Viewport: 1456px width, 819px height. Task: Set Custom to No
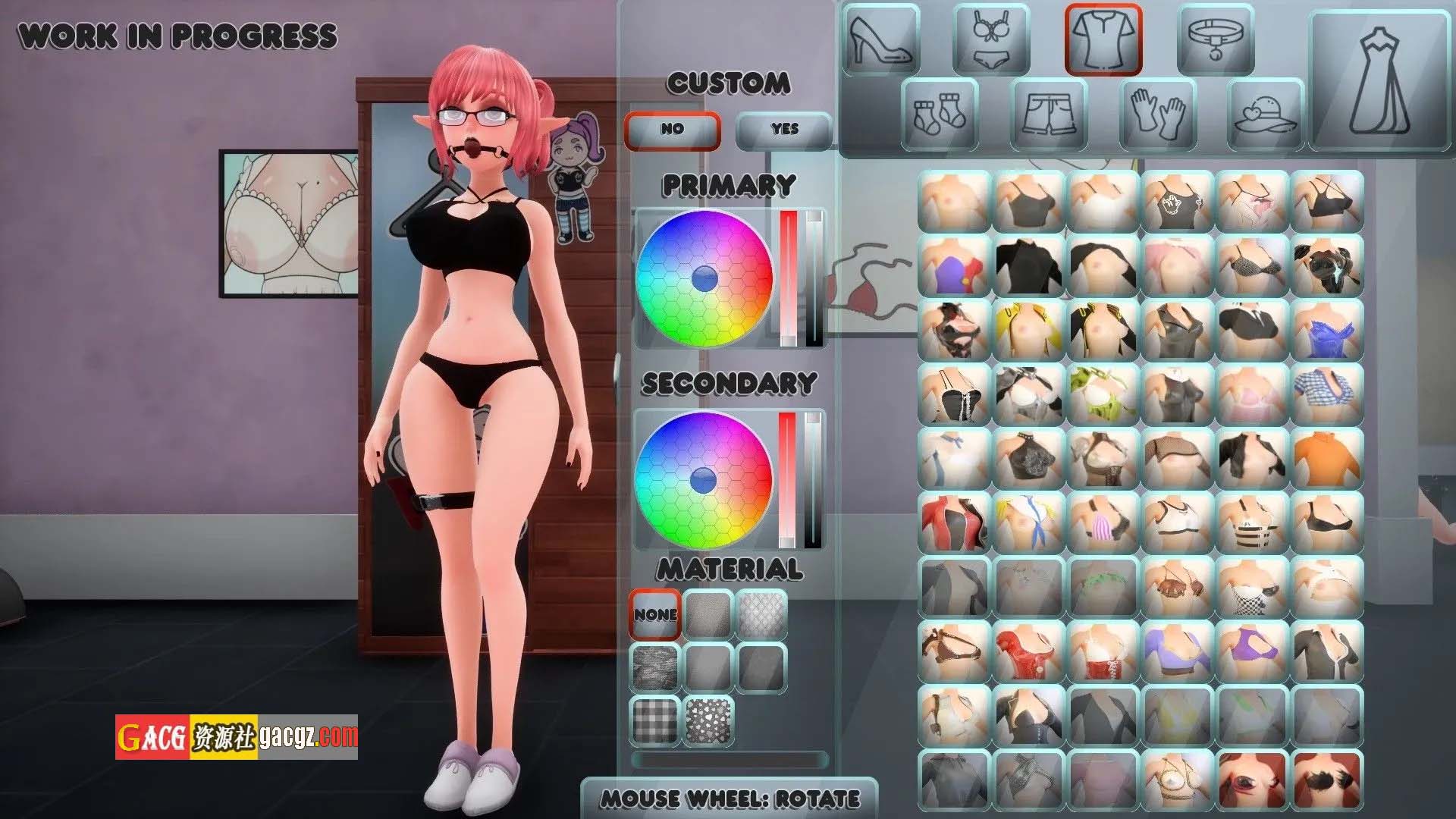click(672, 130)
